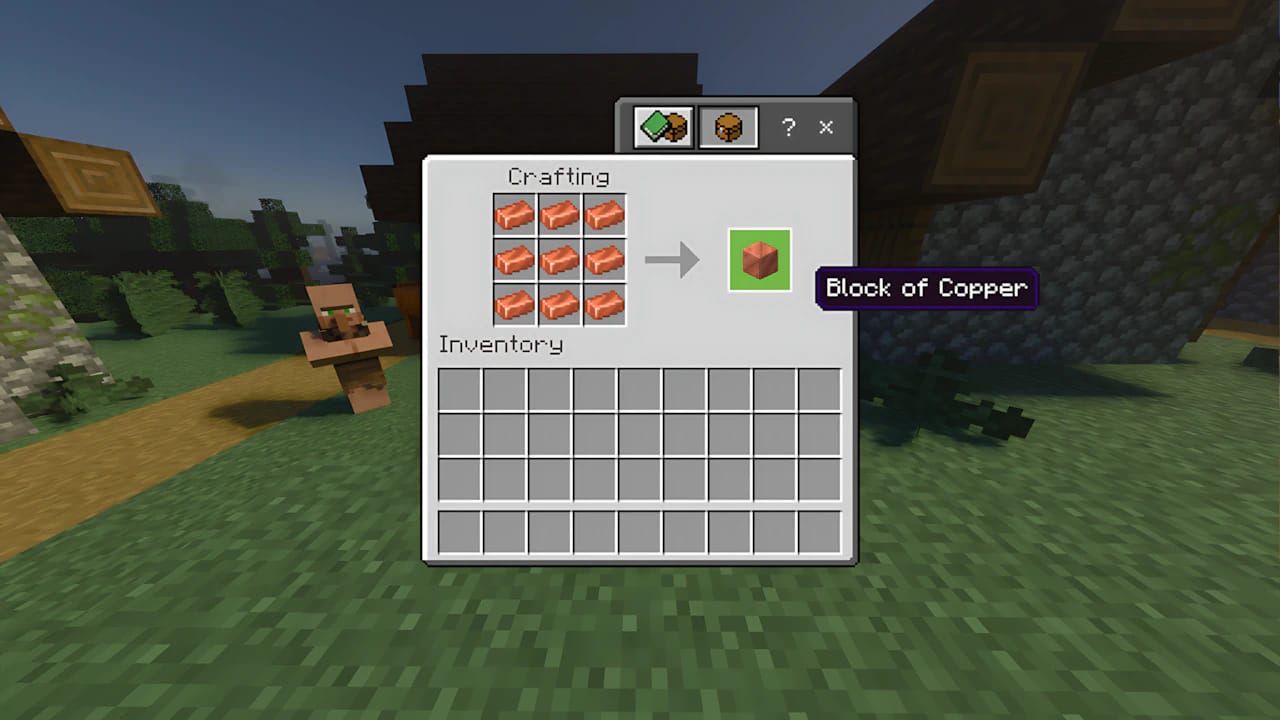The width and height of the screenshot is (1280, 720).
Task: Select the crafting table tab
Action: click(727, 128)
